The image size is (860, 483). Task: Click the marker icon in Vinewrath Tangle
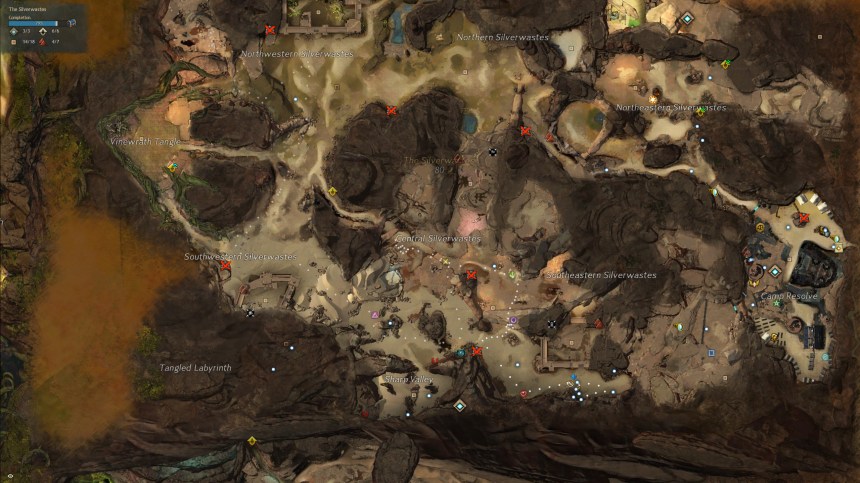point(172,167)
